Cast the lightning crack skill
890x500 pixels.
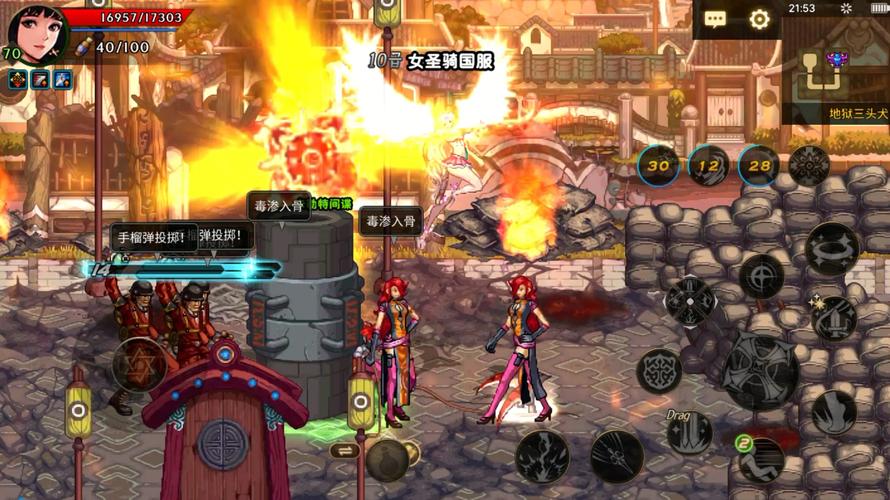point(542,456)
